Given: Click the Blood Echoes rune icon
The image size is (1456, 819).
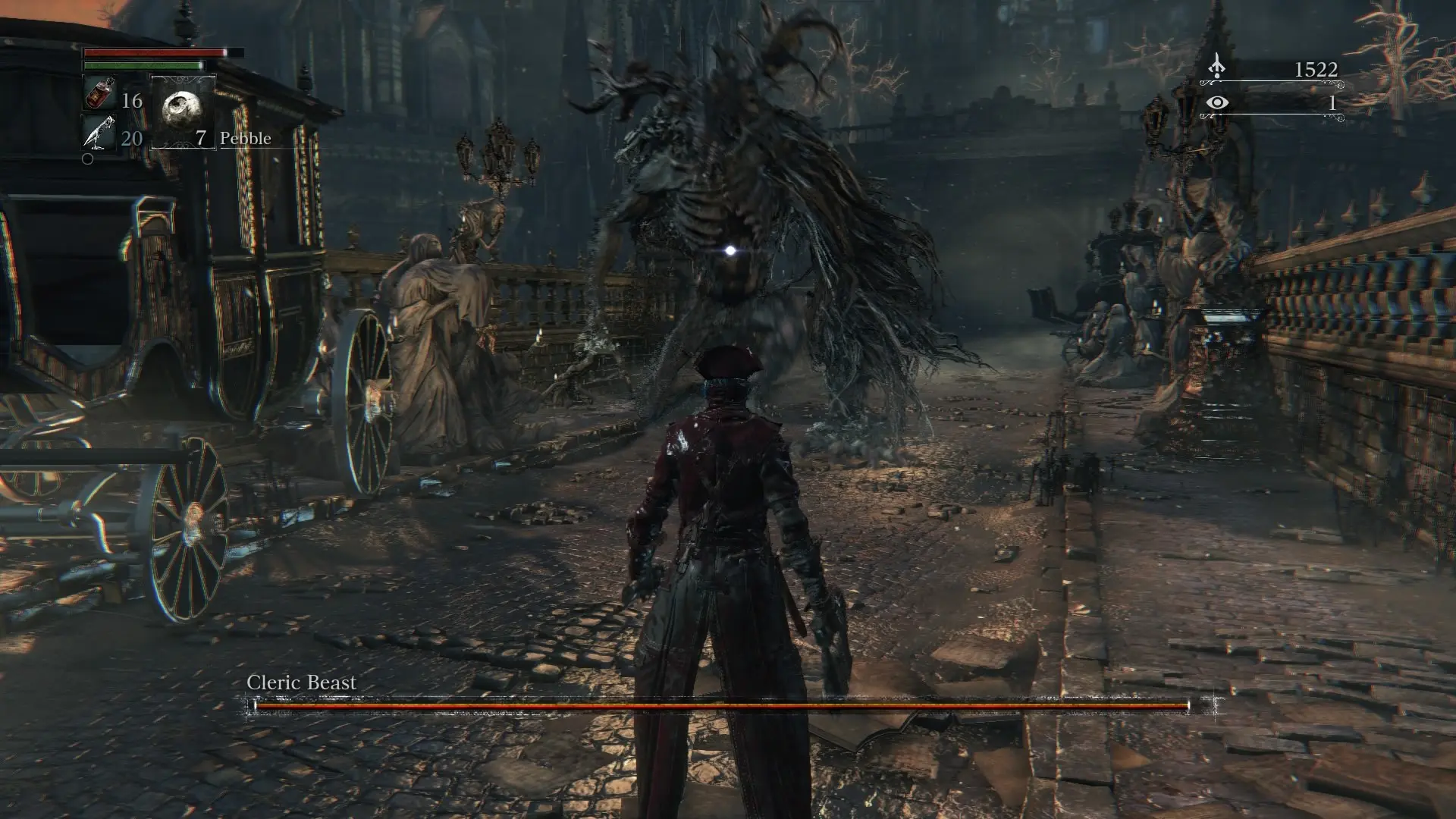Looking at the screenshot, I should pyautogui.click(x=1217, y=67).
